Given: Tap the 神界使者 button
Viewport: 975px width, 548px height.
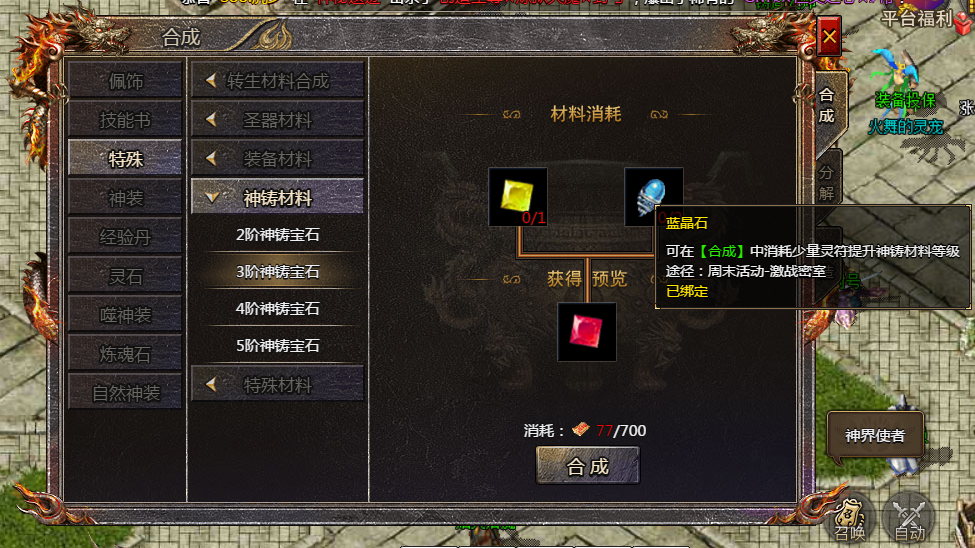Looking at the screenshot, I should [875, 435].
